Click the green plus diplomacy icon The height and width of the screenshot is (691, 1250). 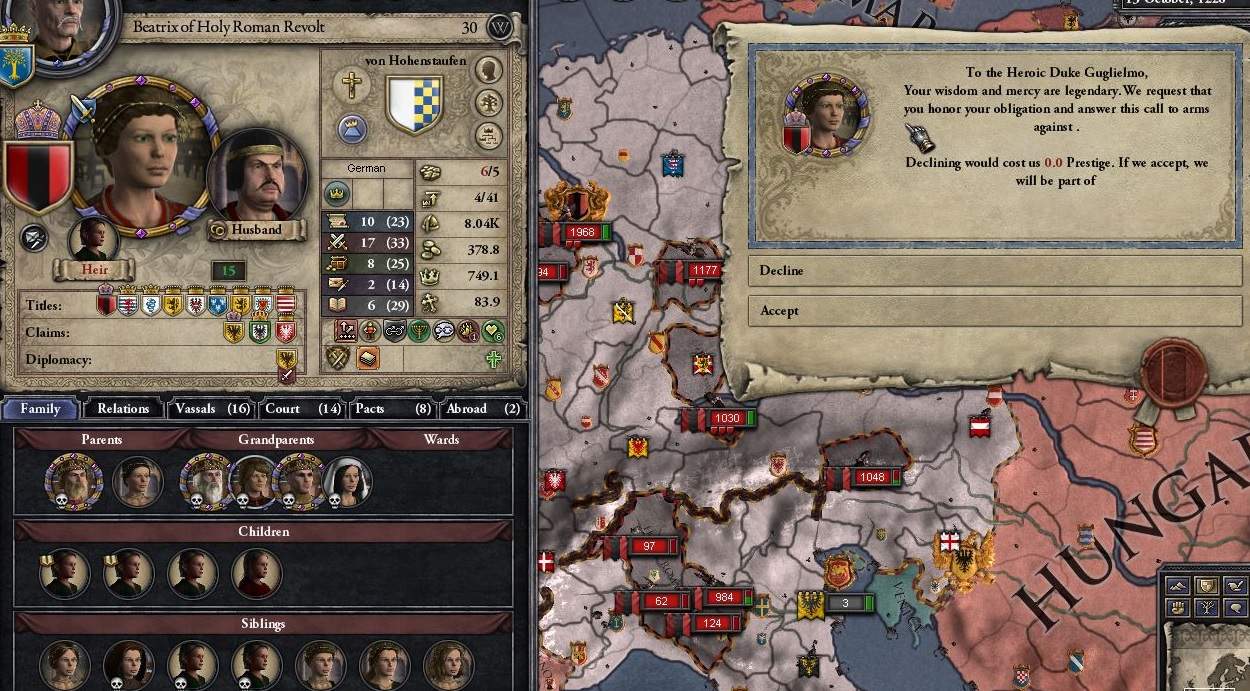point(494,358)
